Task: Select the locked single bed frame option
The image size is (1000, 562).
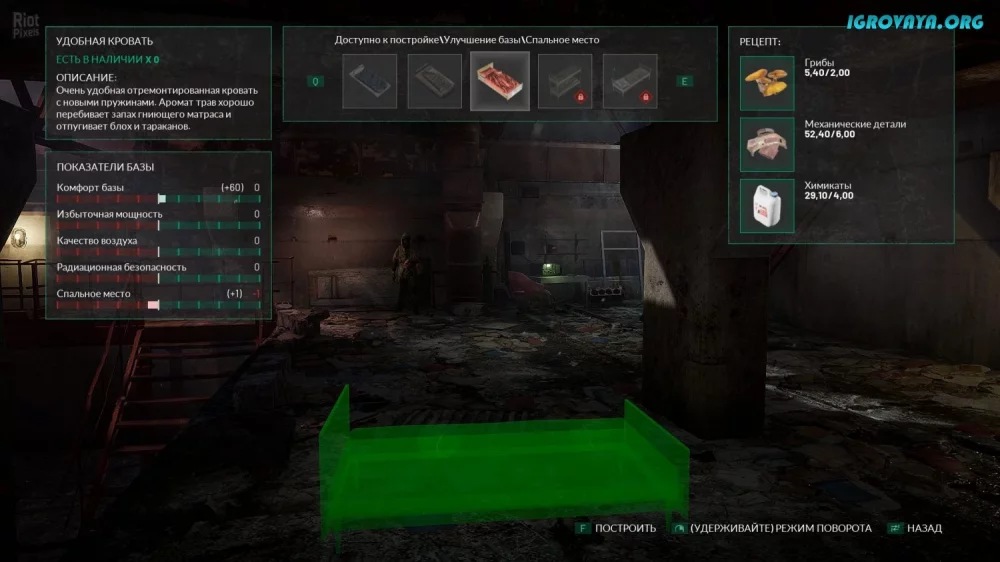Action: pos(630,81)
